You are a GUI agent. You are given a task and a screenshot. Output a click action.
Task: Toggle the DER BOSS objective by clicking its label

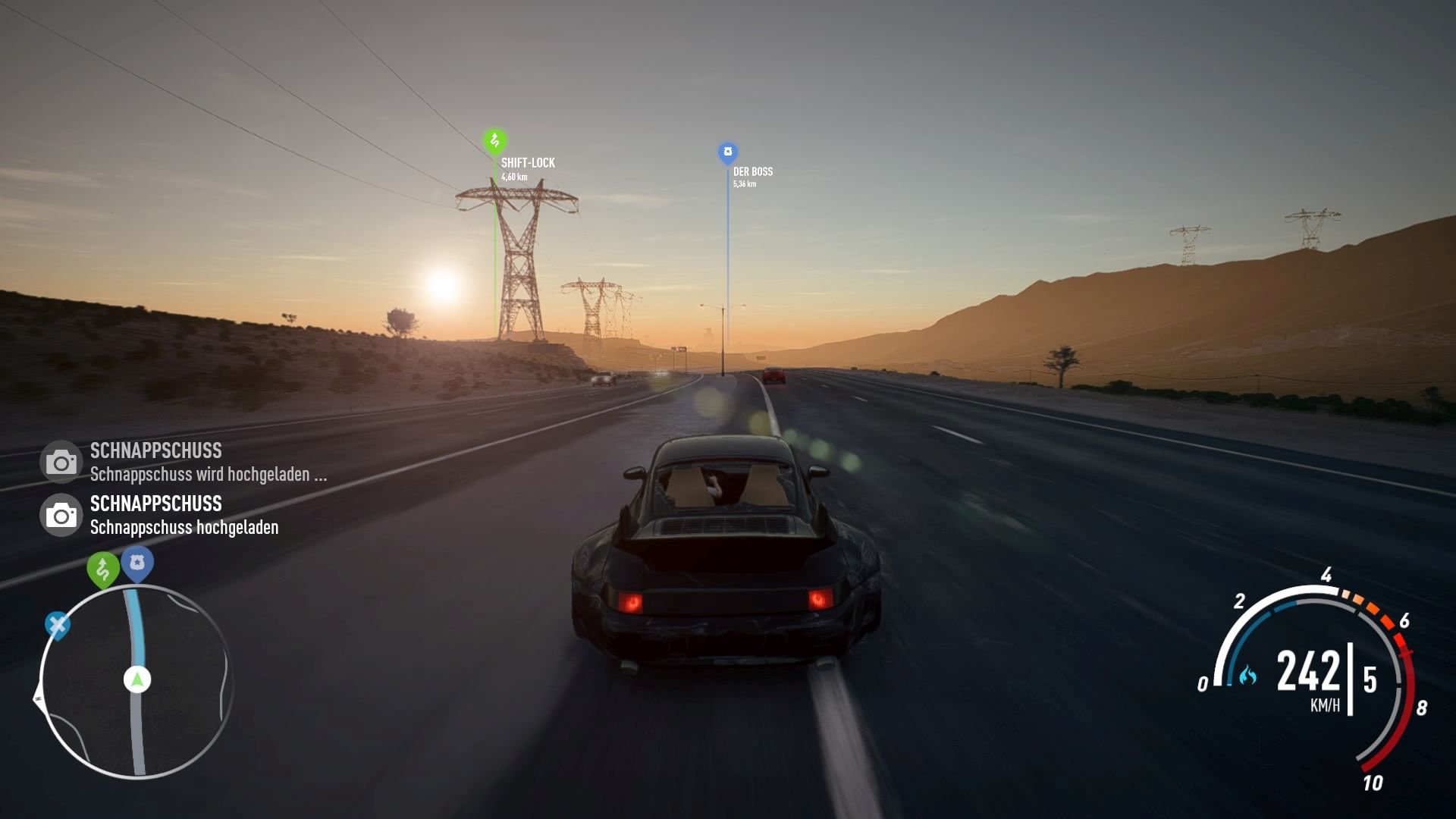click(x=753, y=171)
